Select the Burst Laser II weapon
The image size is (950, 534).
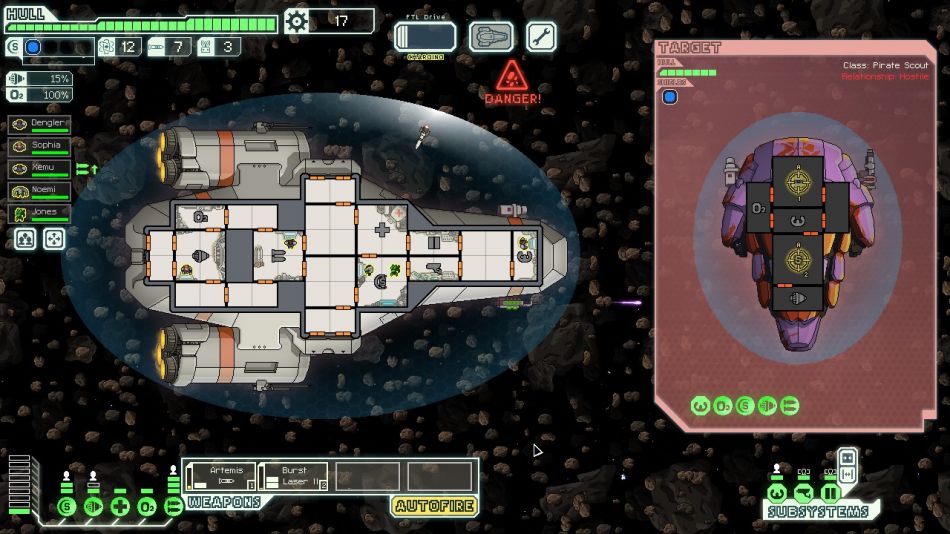(x=293, y=477)
